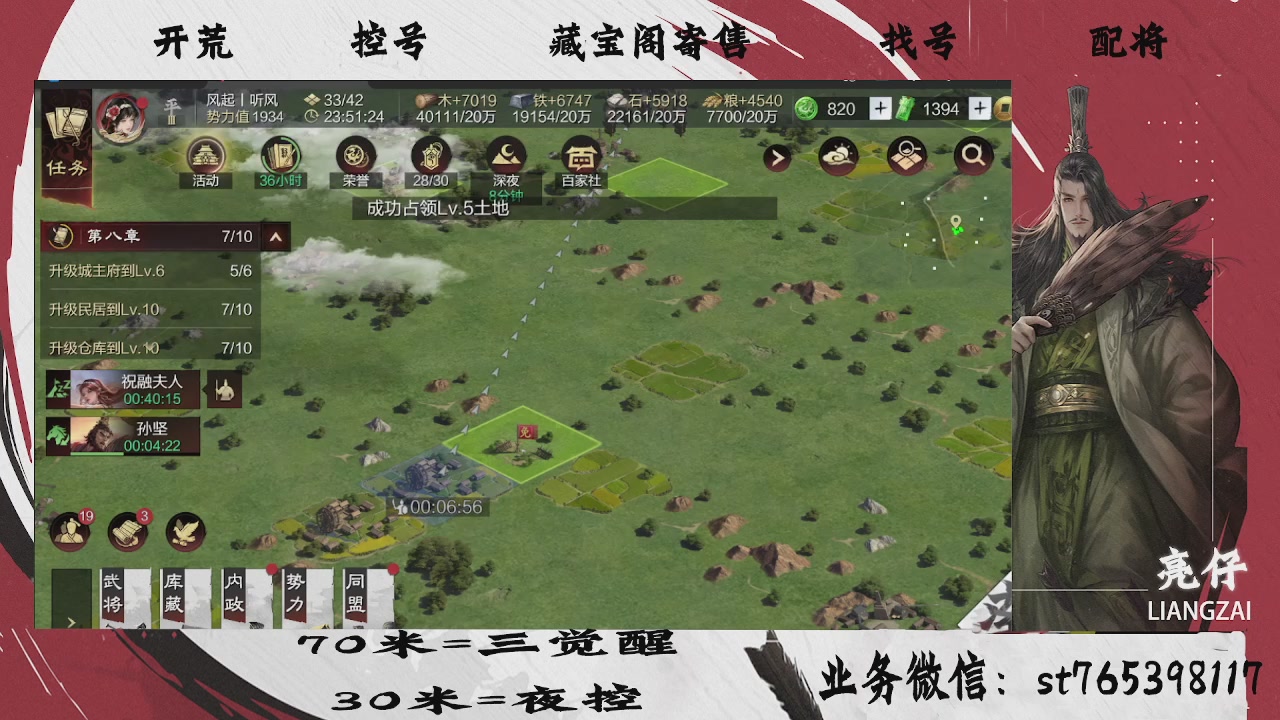Open the map search magnifier tool
The height and width of the screenshot is (720, 1280).
click(x=972, y=157)
